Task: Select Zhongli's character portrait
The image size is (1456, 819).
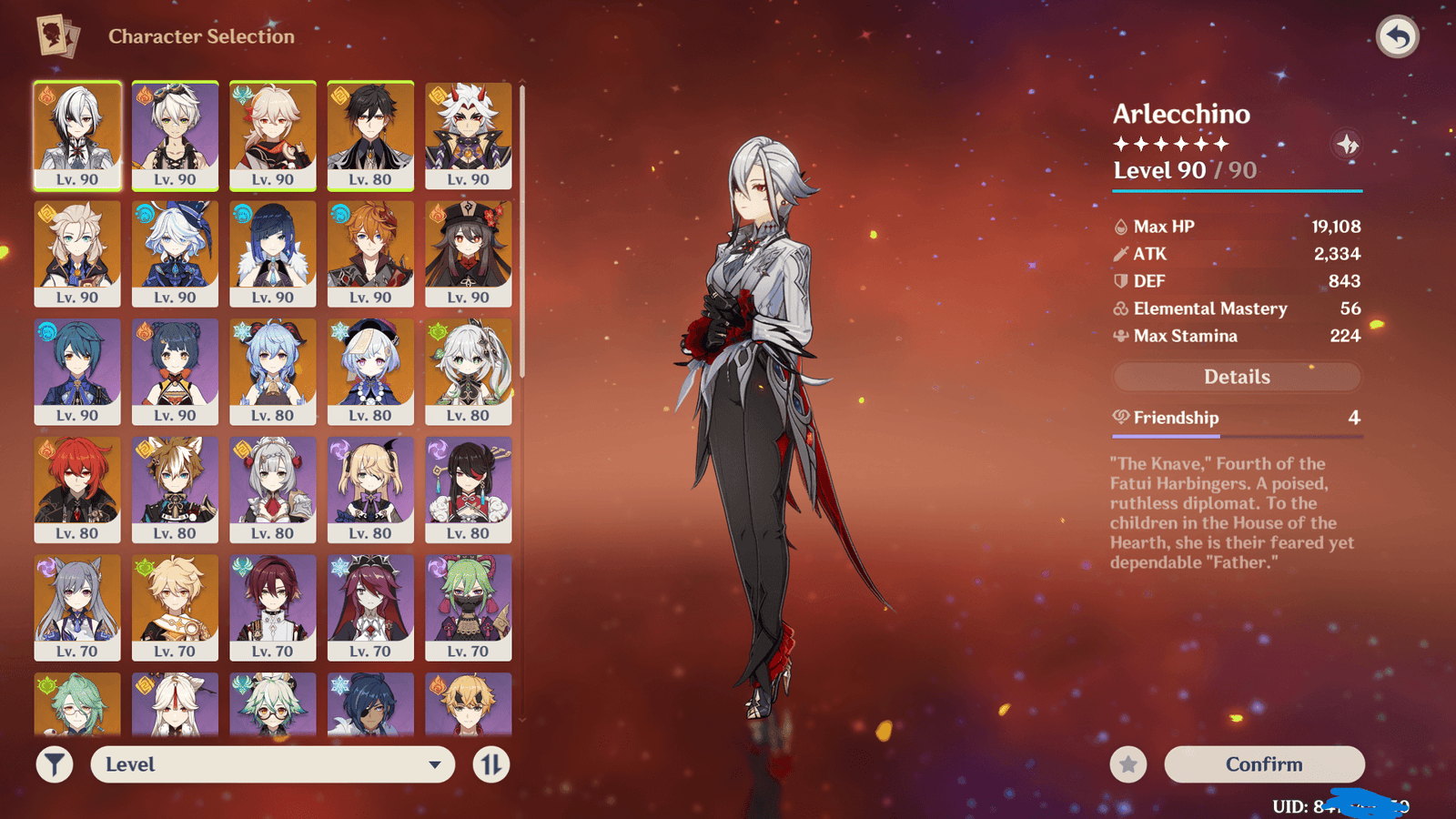Action: [370, 135]
